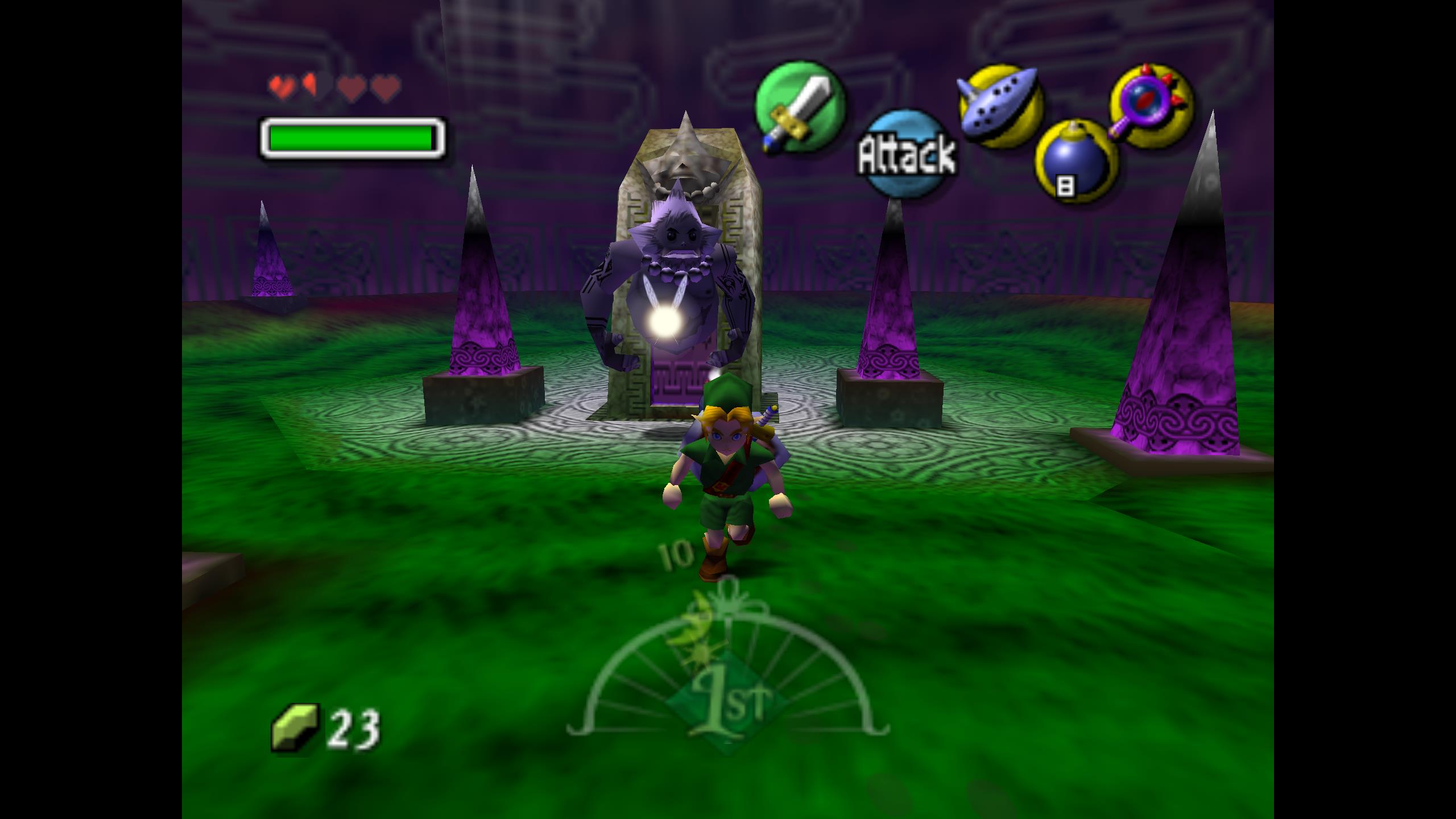Use the Ocarina of Time item

[x=1000, y=106]
